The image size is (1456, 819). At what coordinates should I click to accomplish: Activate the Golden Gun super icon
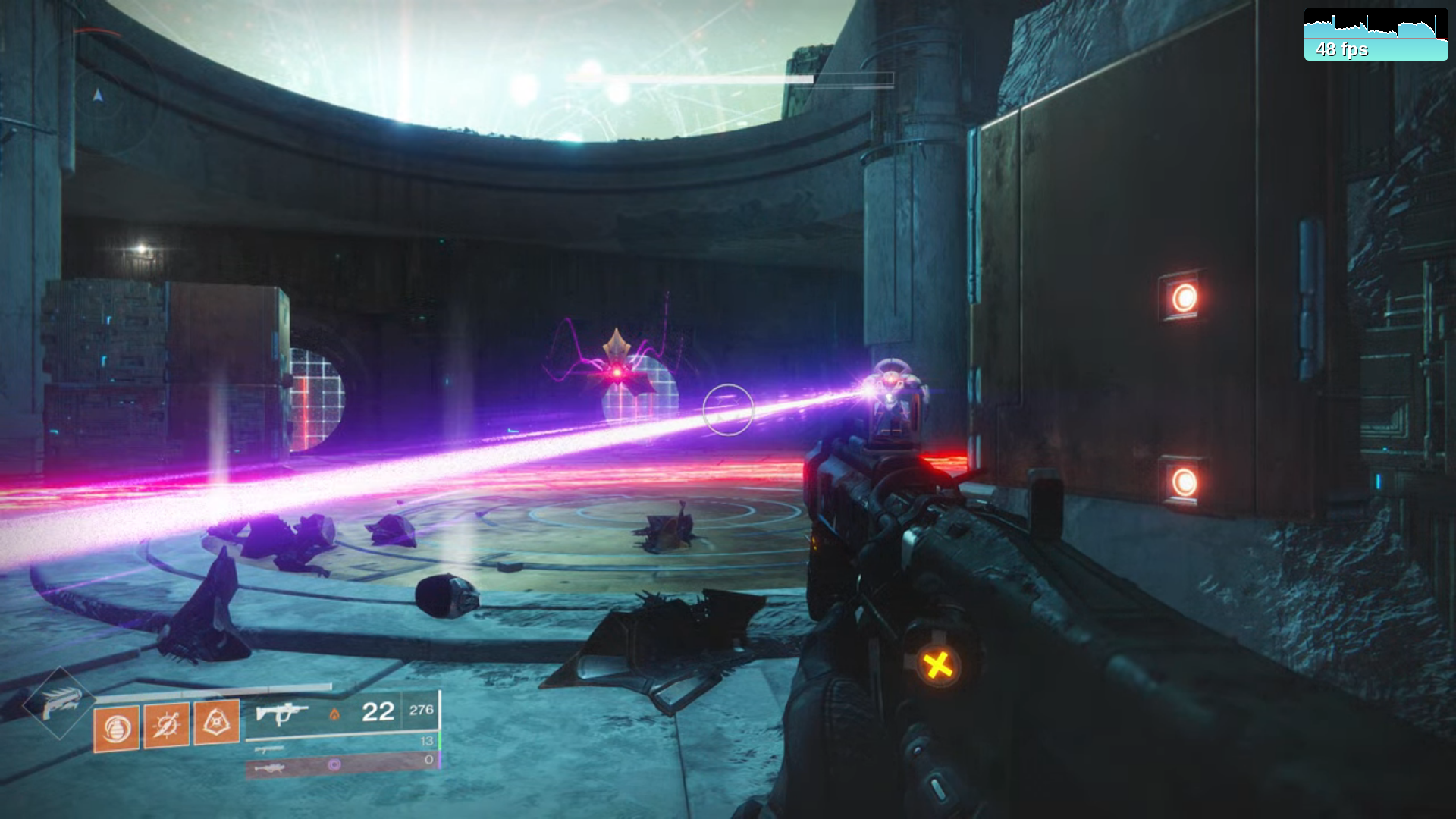click(59, 703)
